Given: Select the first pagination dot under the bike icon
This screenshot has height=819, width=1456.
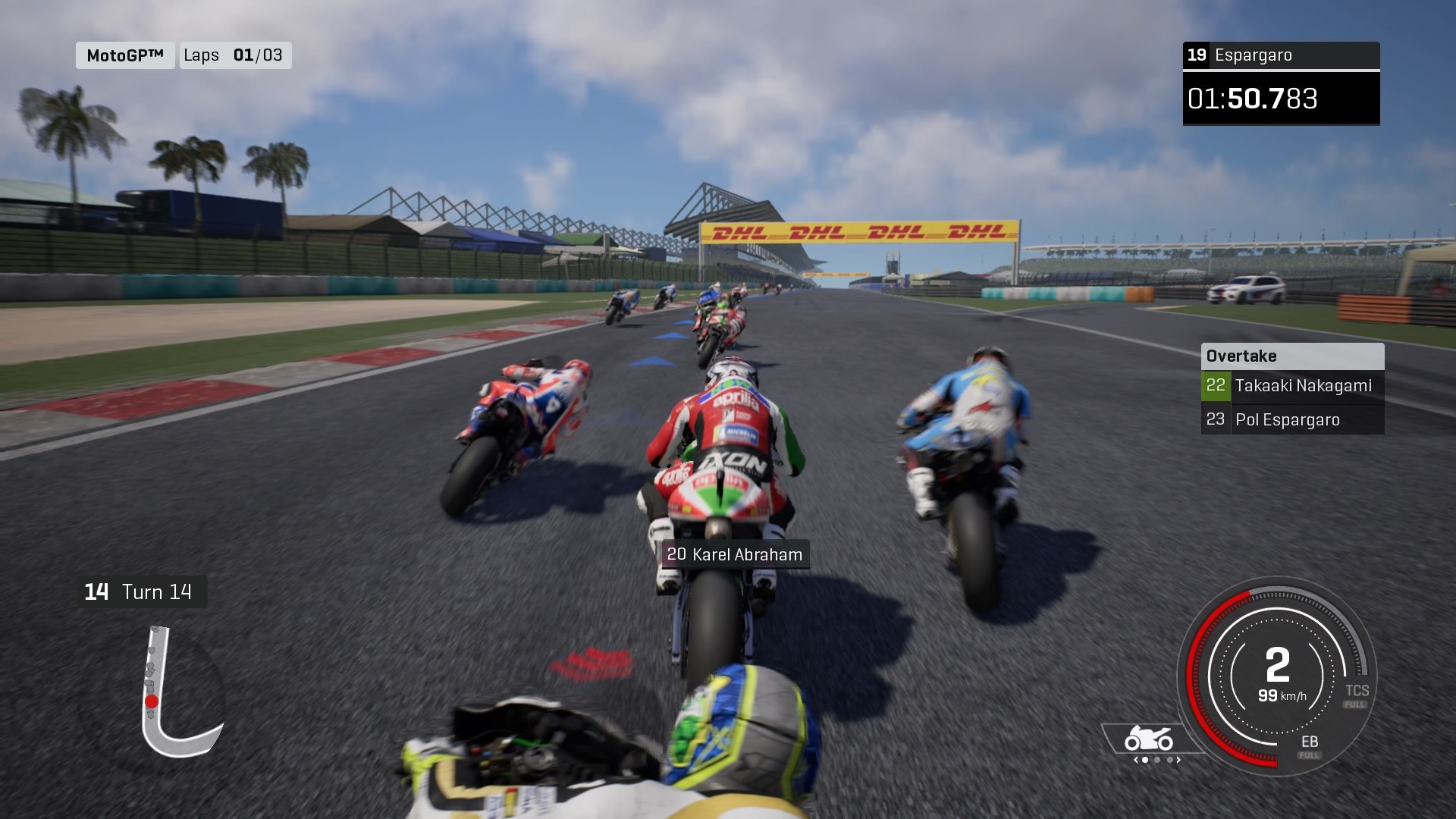Looking at the screenshot, I should (x=1145, y=760).
